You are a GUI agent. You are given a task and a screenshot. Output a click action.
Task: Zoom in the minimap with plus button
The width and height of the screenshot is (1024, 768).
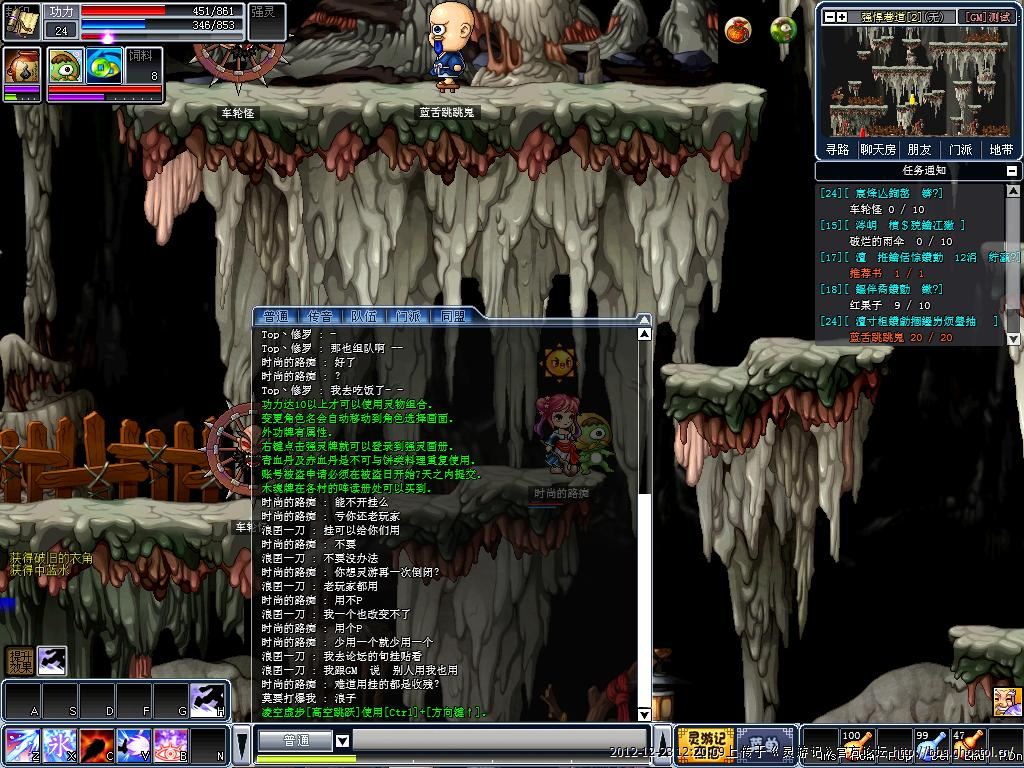844,17
